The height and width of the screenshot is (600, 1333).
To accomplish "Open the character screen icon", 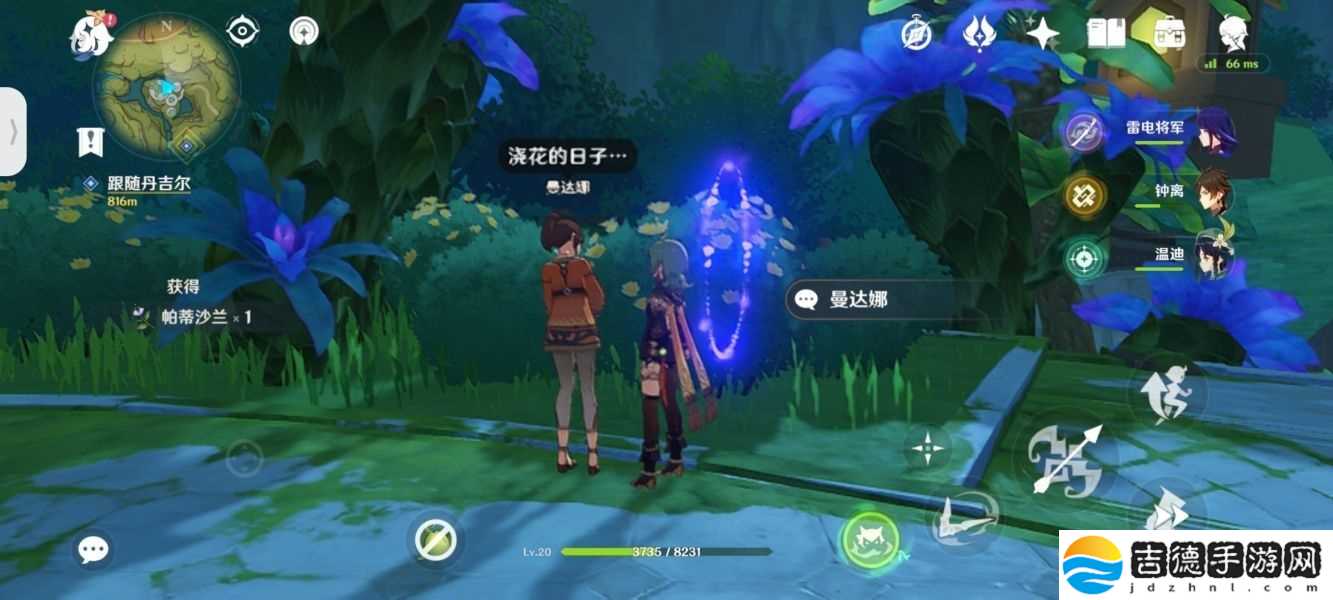I will click(x=1233, y=33).
